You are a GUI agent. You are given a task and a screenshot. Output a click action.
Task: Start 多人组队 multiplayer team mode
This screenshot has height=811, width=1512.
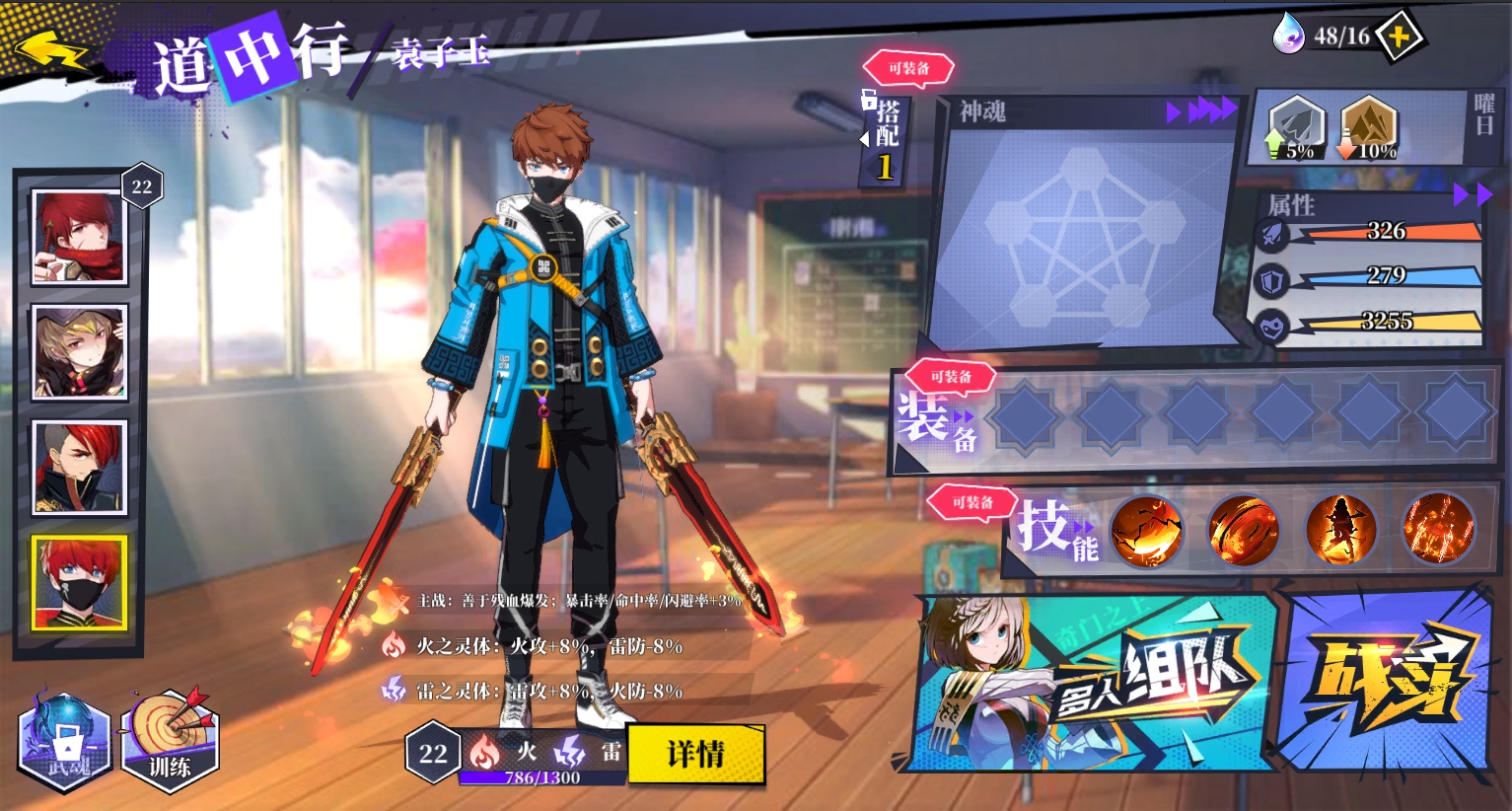point(1095,681)
